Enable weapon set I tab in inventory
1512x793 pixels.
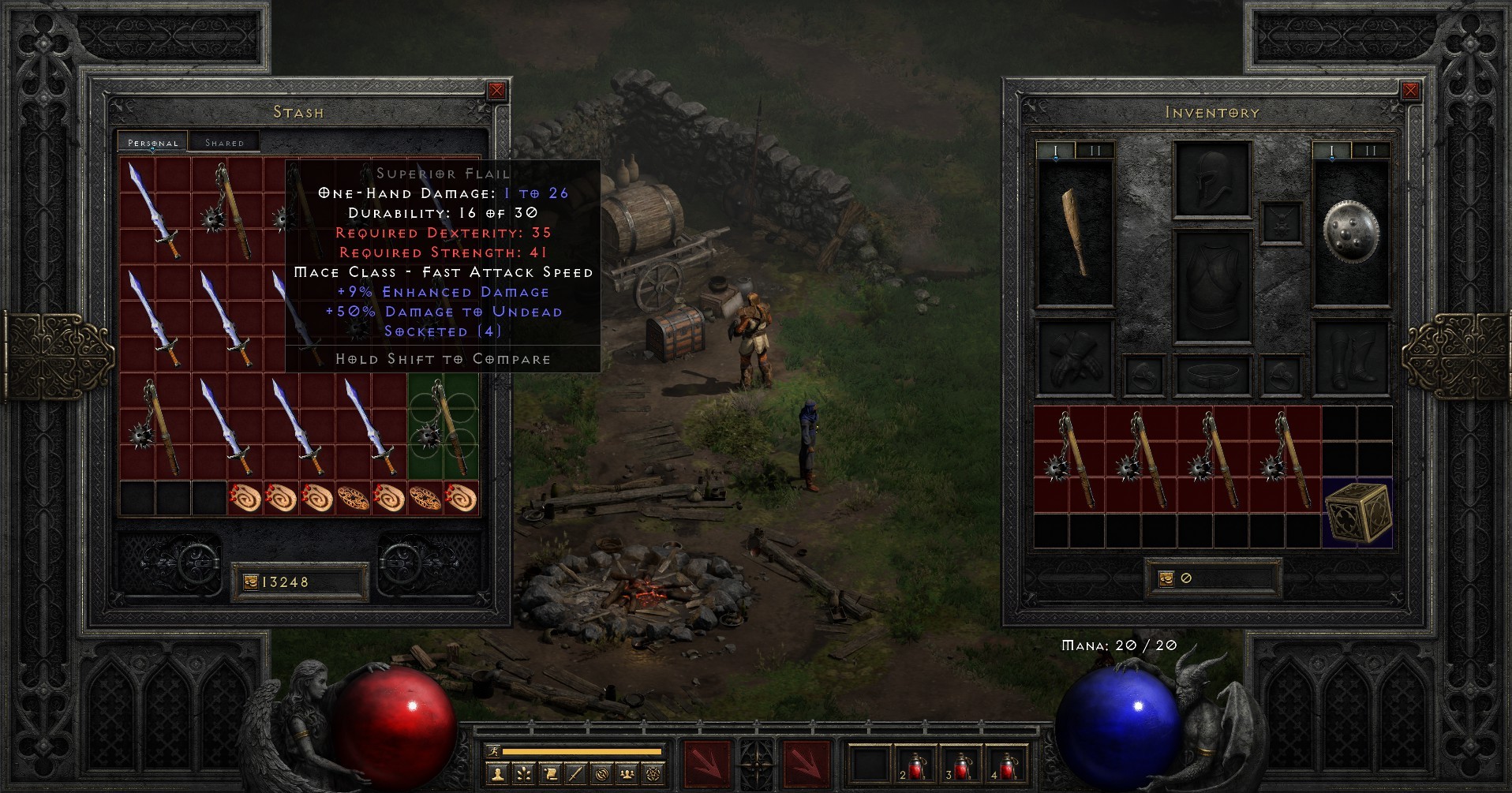click(x=1057, y=149)
